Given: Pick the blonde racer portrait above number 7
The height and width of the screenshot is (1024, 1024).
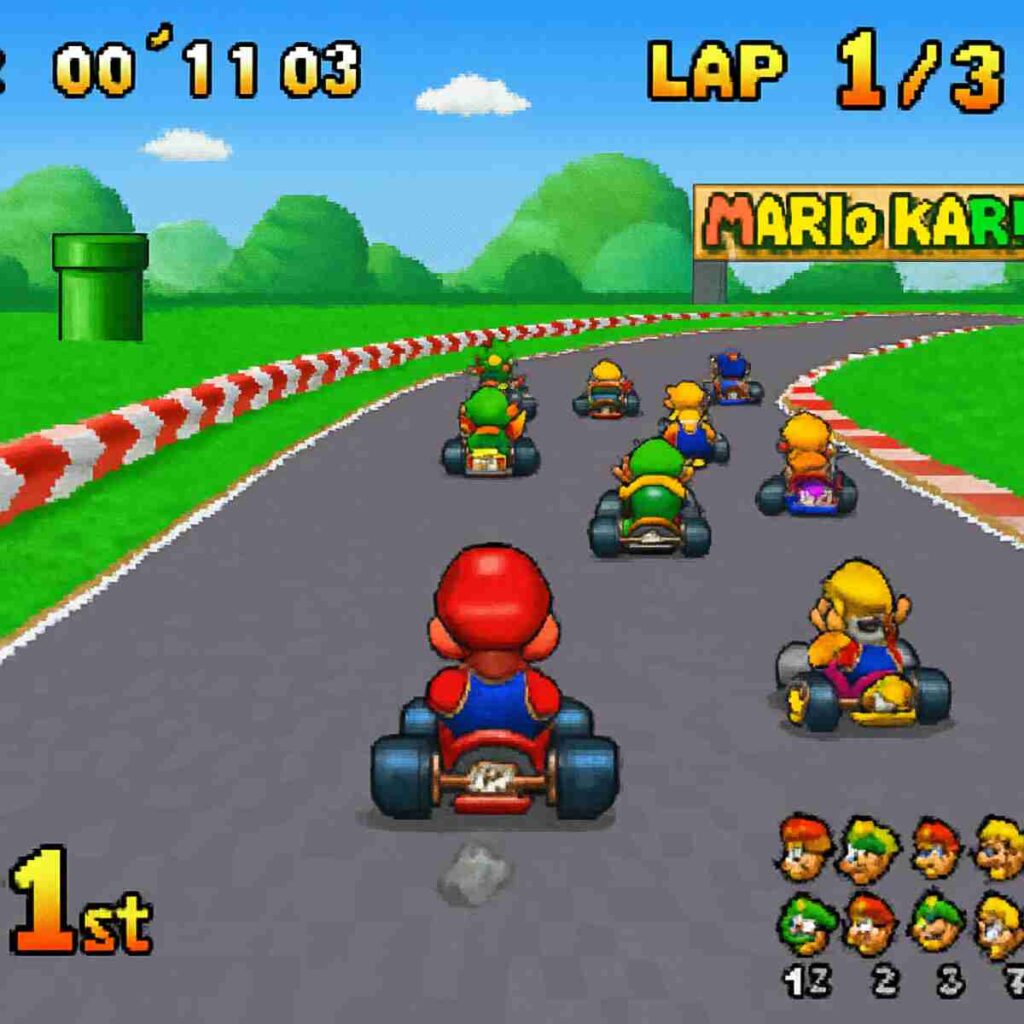Looking at the screenshot, I should click(1000, 924).
